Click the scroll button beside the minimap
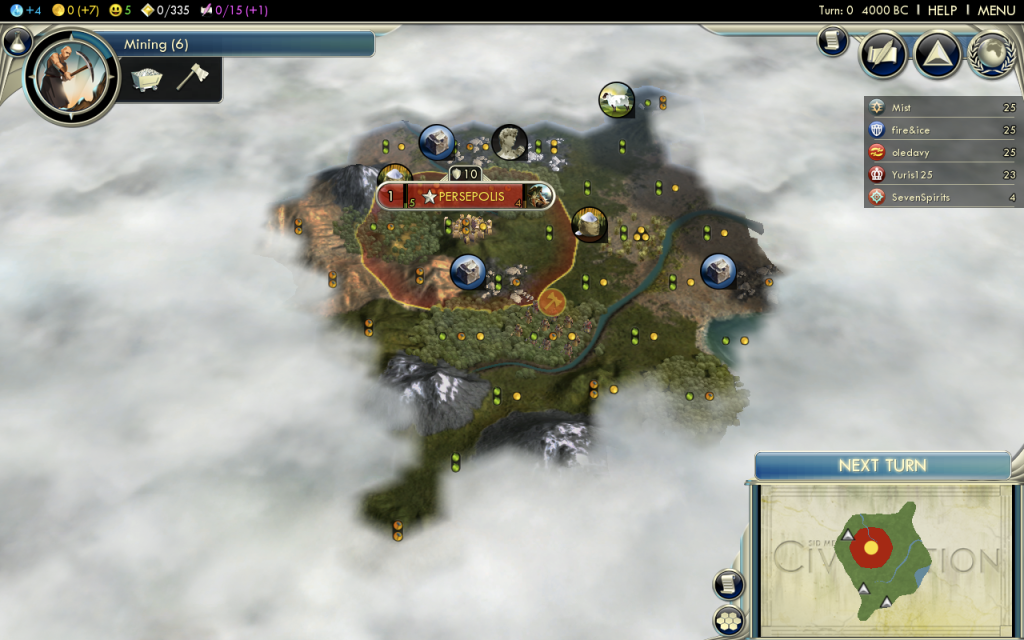 coord(727,585)
